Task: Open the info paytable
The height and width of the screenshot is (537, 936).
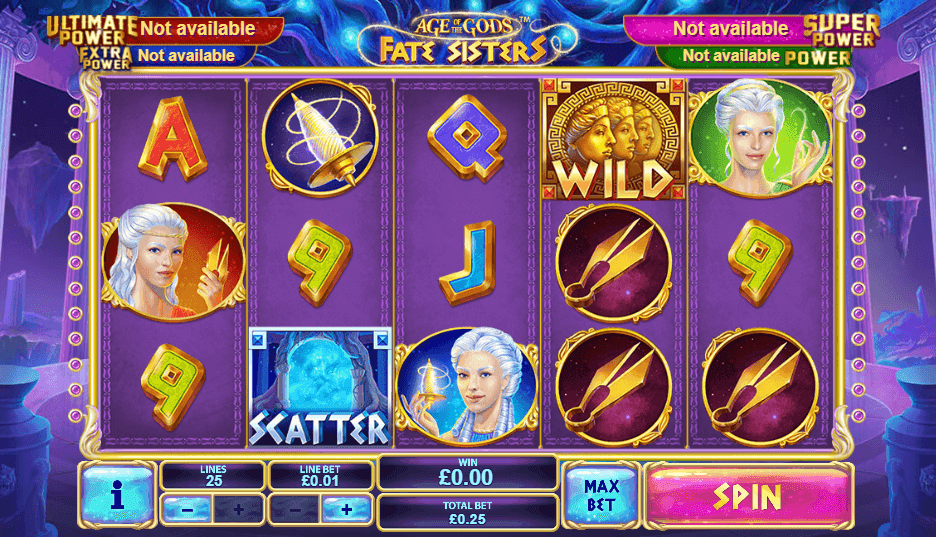Action: tap(117, 494)
